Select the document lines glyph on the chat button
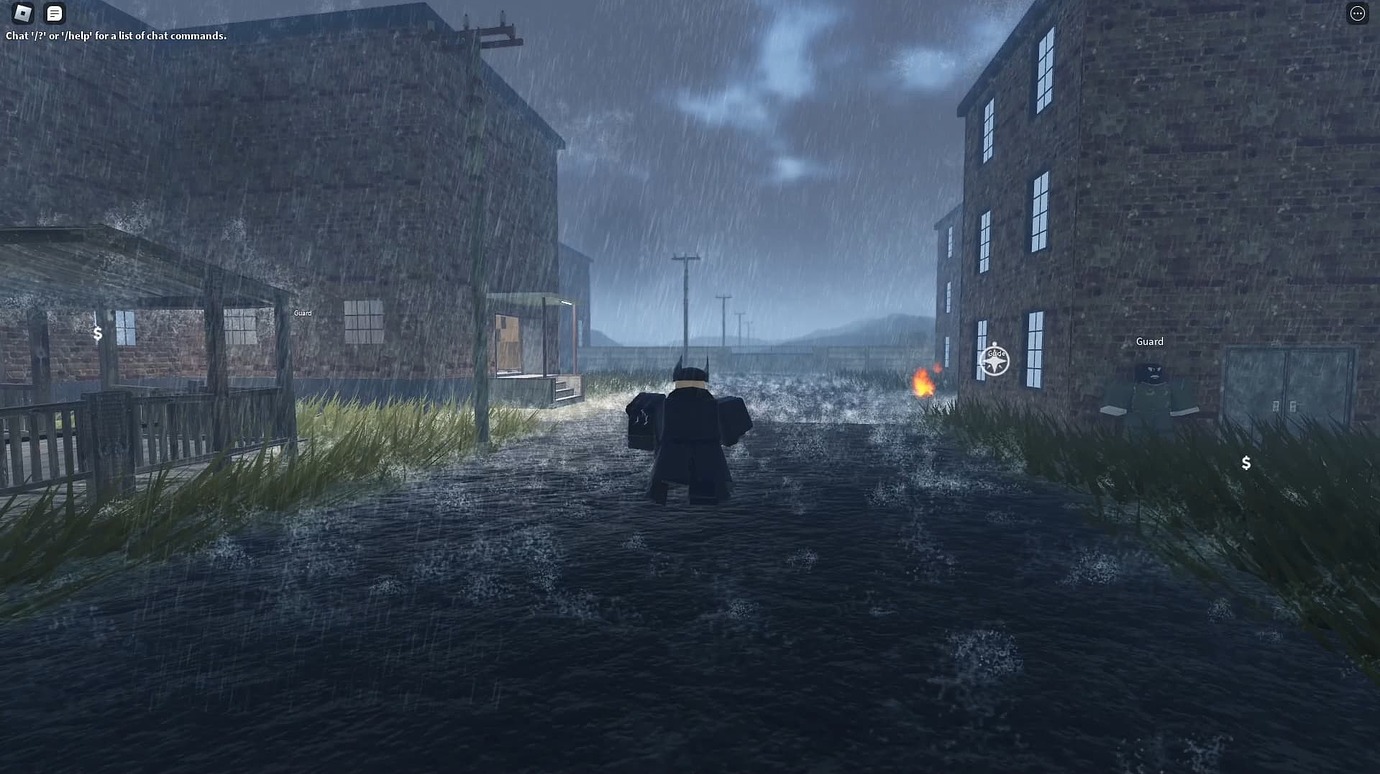Image resolution: width=1380 pixels, height=774 pixels. coord(54,13)
